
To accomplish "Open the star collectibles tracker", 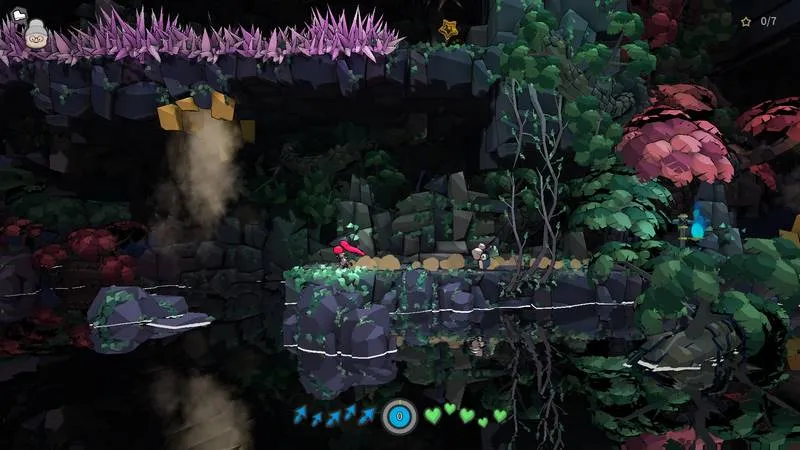I will [x=760, y=21].
